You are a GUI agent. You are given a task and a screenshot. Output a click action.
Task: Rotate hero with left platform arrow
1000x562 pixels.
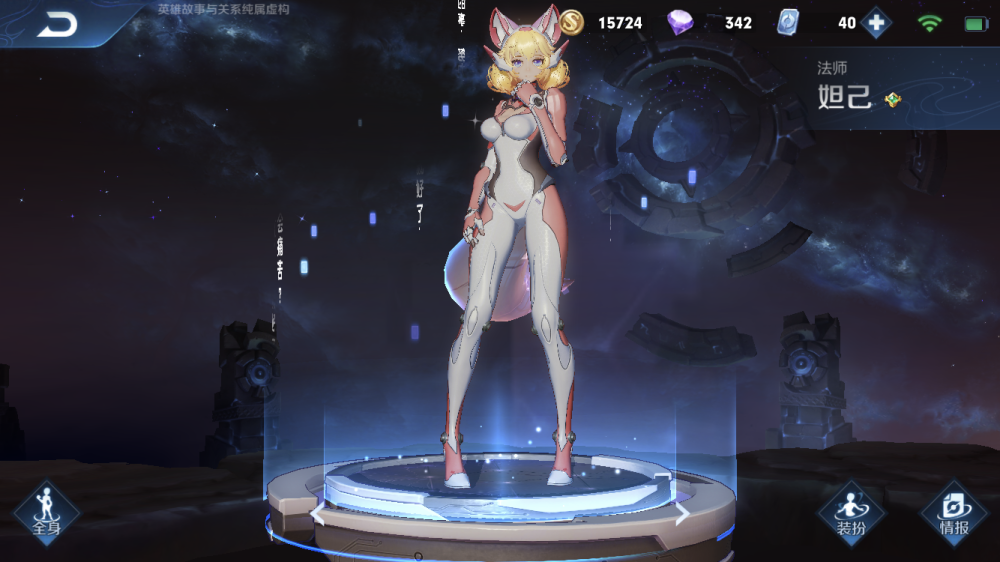(x=317, y=515)
